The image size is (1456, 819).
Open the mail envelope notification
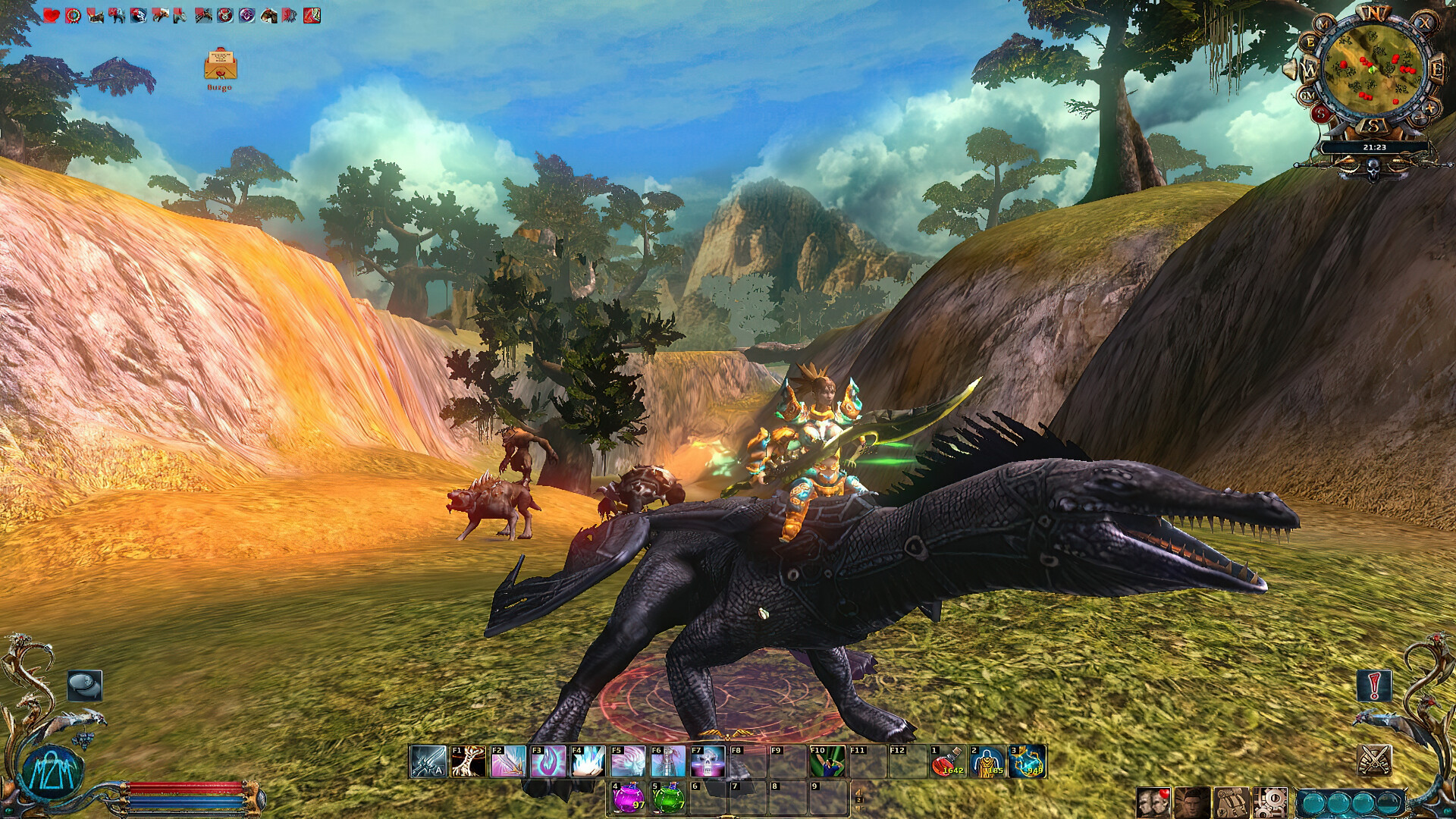click(220, 65)
